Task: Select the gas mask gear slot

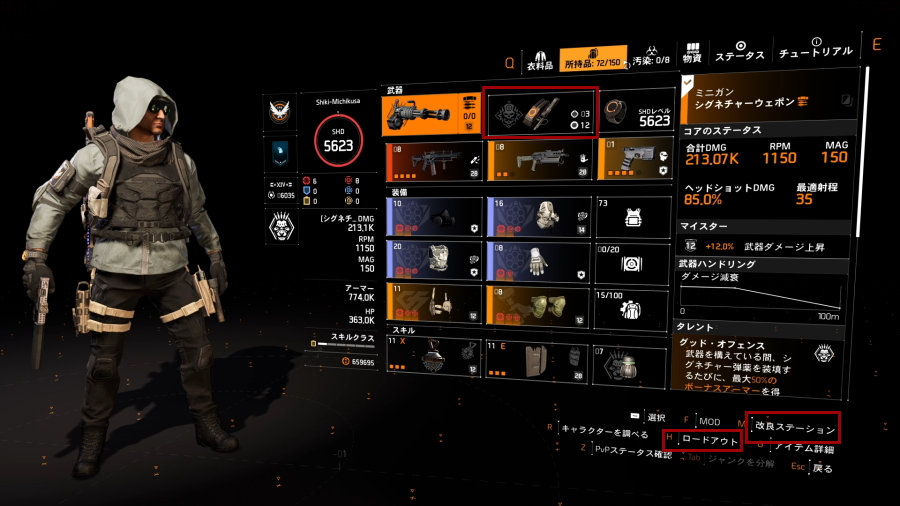Action: point(431,215)
